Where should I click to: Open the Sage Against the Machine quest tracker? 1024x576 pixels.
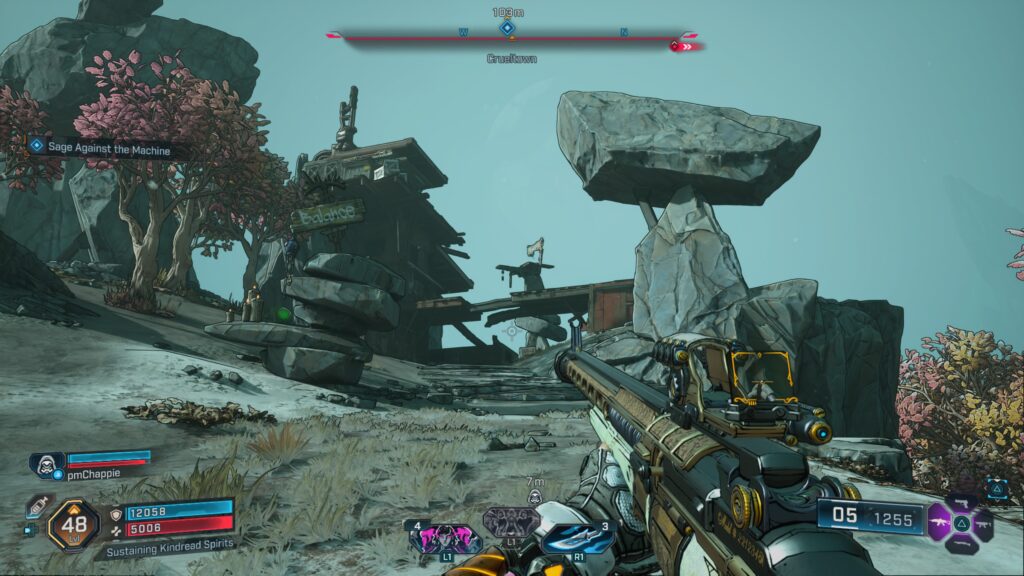[100, 149]
